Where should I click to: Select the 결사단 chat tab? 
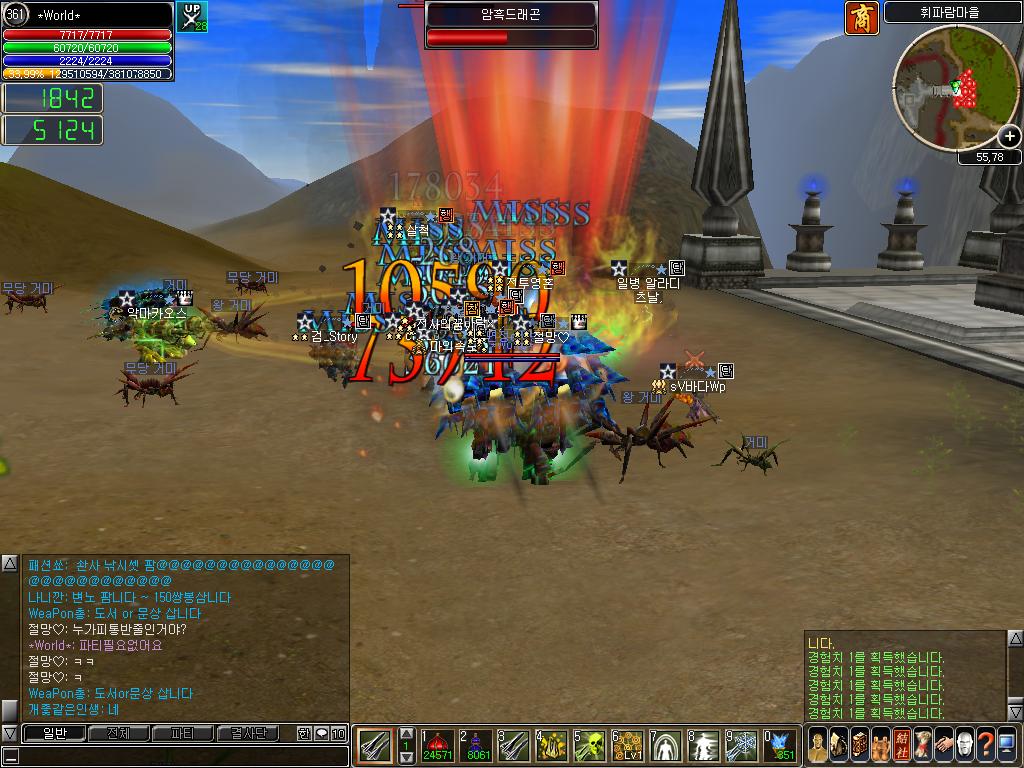point(248,733)
